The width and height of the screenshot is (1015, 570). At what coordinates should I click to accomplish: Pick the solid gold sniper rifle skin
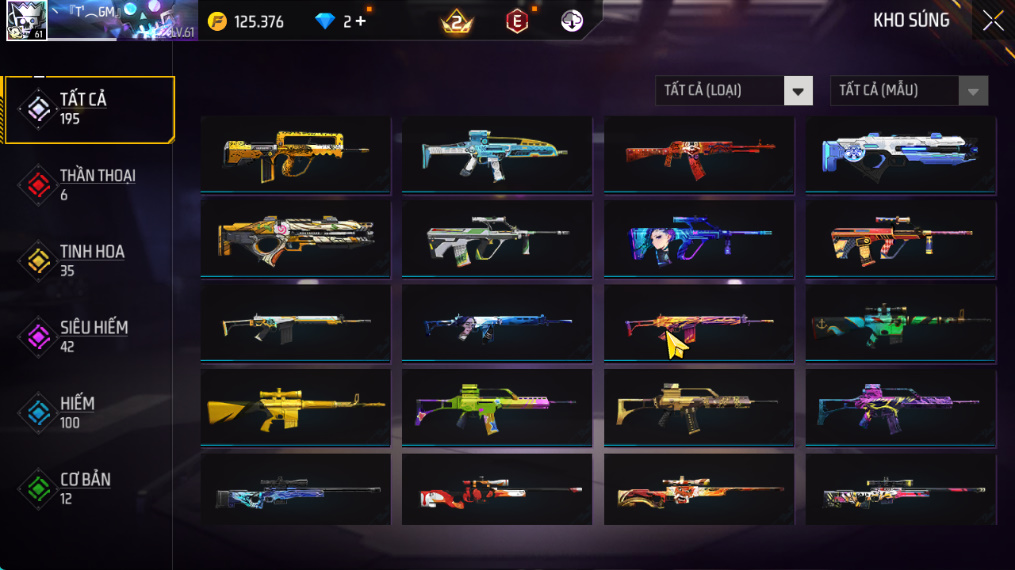296,407
